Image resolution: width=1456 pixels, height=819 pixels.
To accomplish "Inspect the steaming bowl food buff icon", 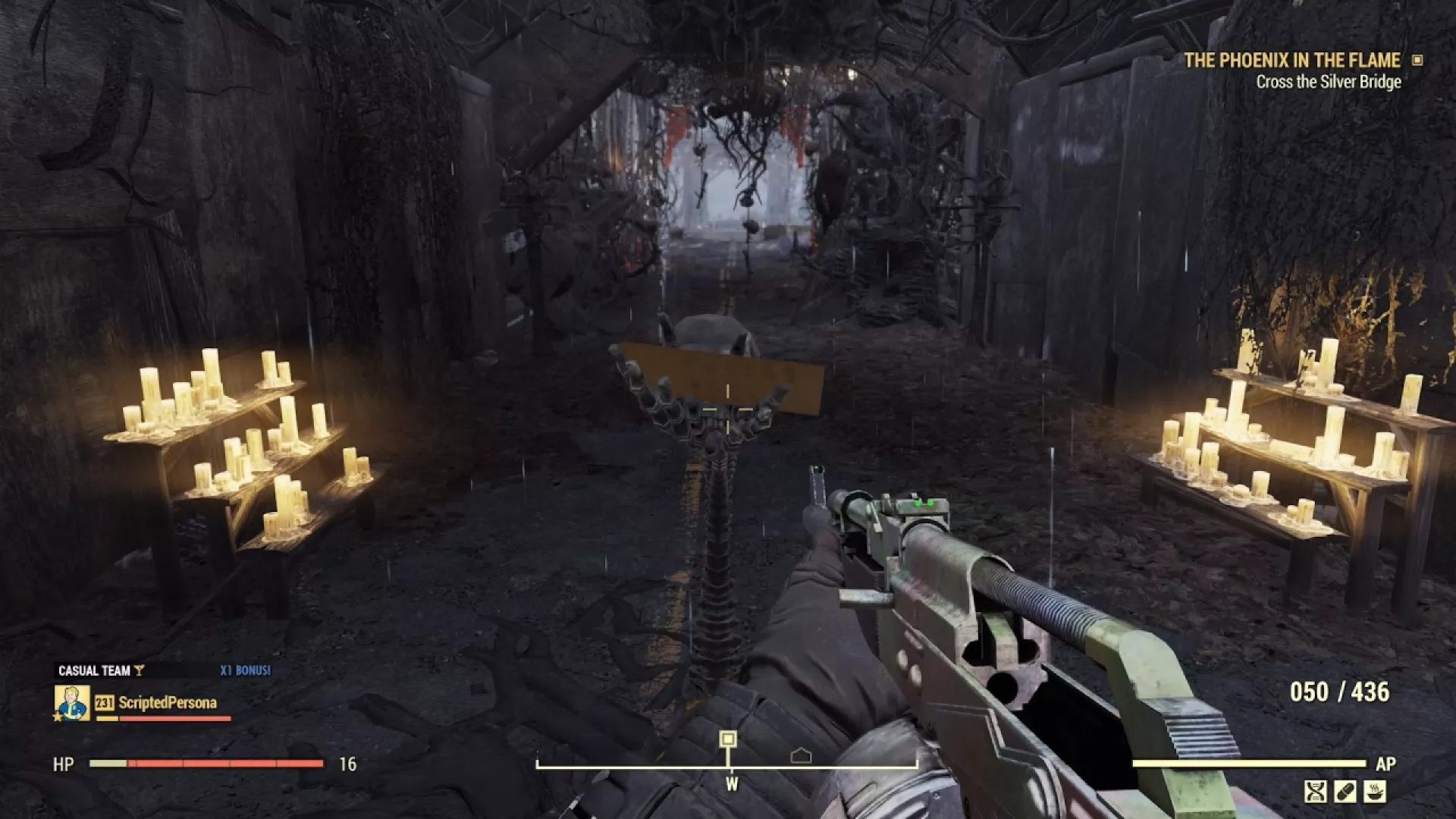I will pyautogui.click(x=1375, y=792).
